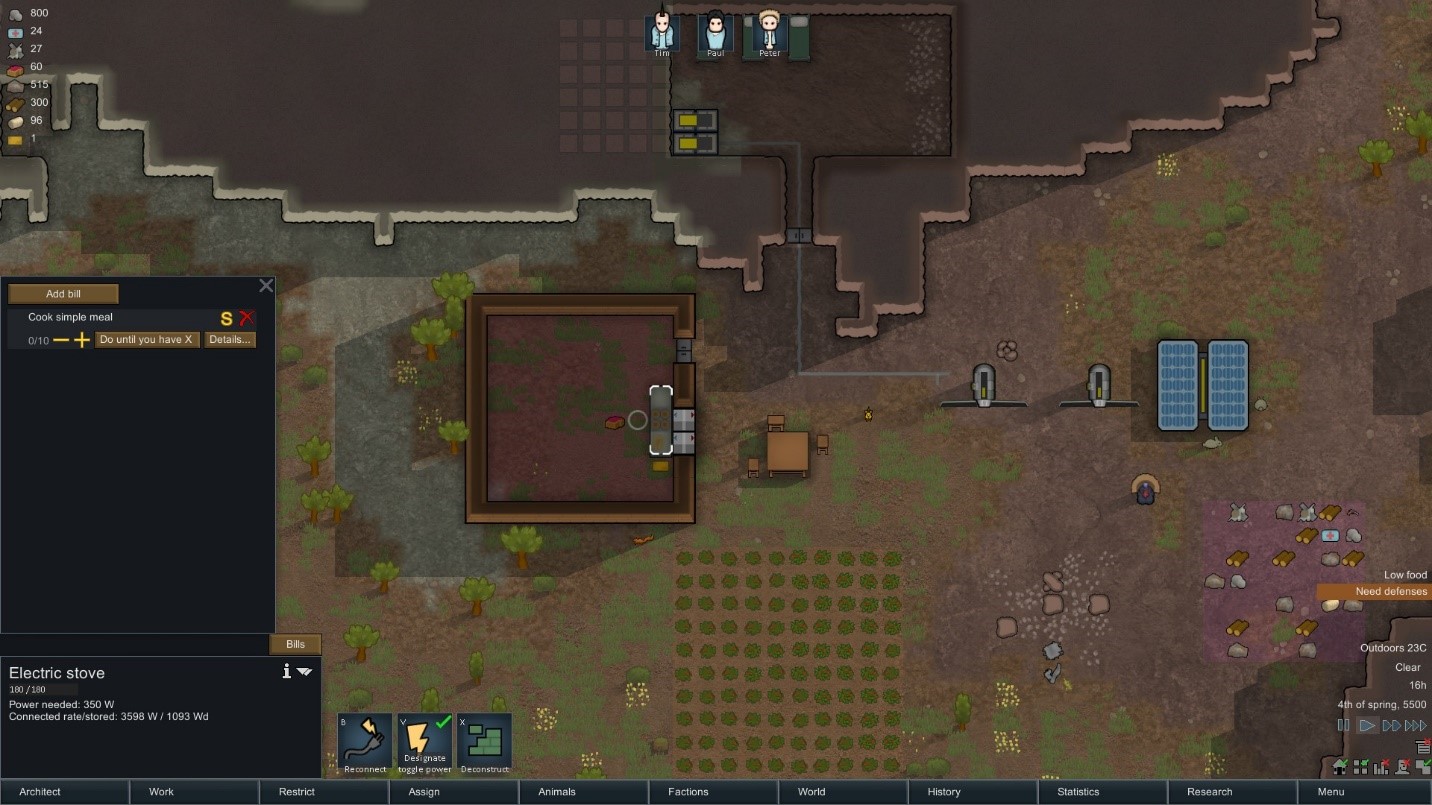Switch to the Bills tab
The width and height of the screenshot is (1432, 805).
[295, 644]
